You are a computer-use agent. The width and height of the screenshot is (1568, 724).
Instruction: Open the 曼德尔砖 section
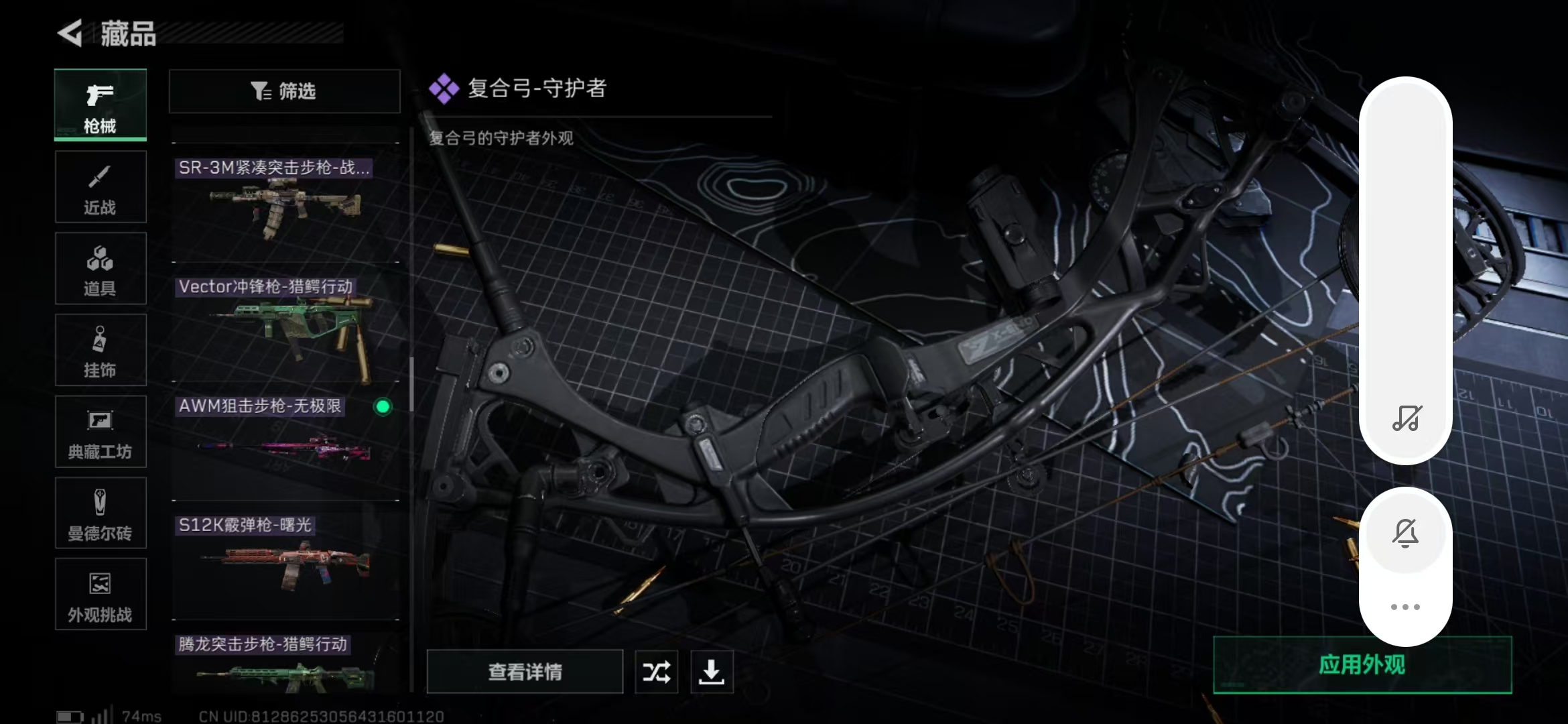click(x=100, y=513)
